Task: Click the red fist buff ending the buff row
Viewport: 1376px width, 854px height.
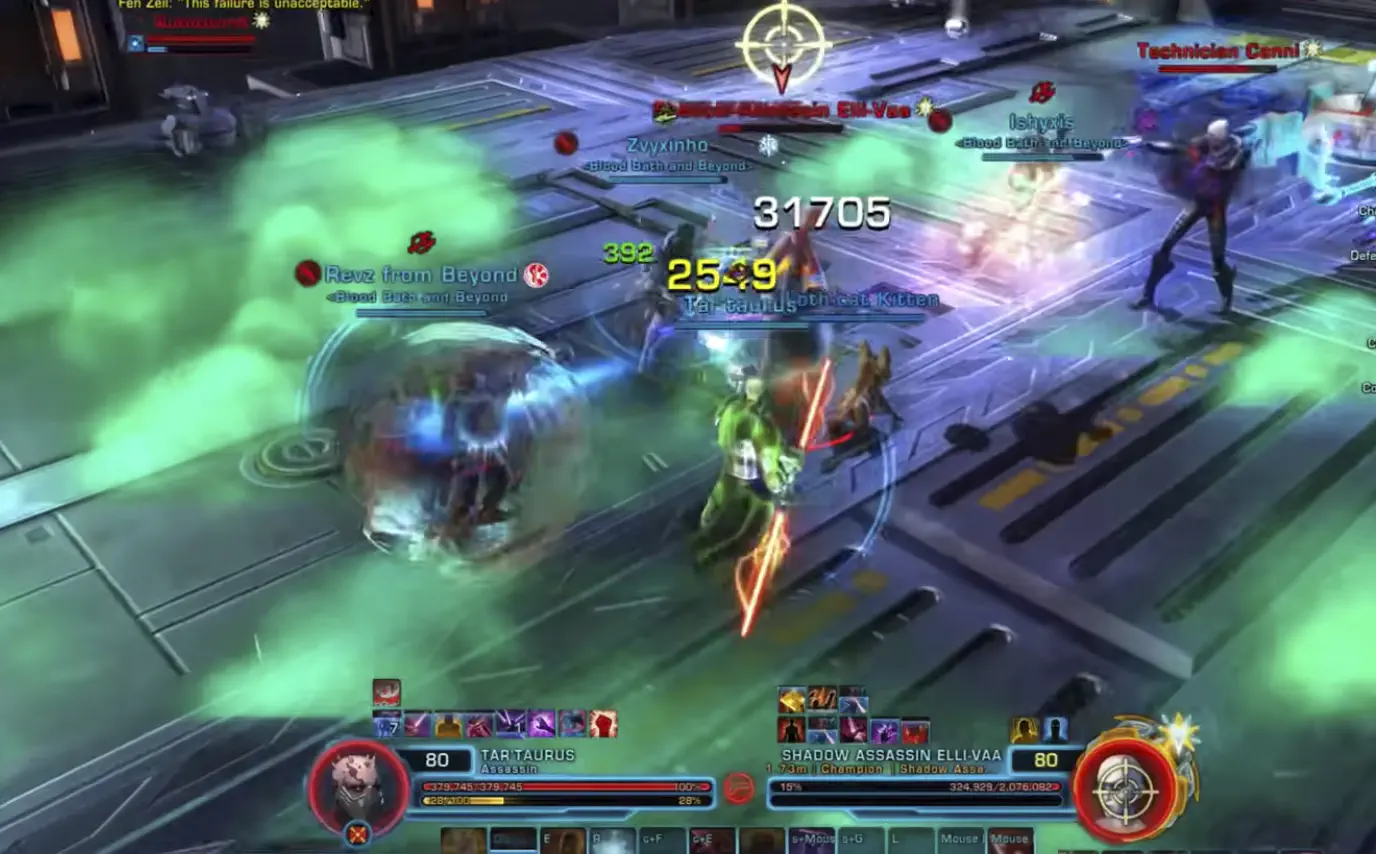Action: pos(602,724)
